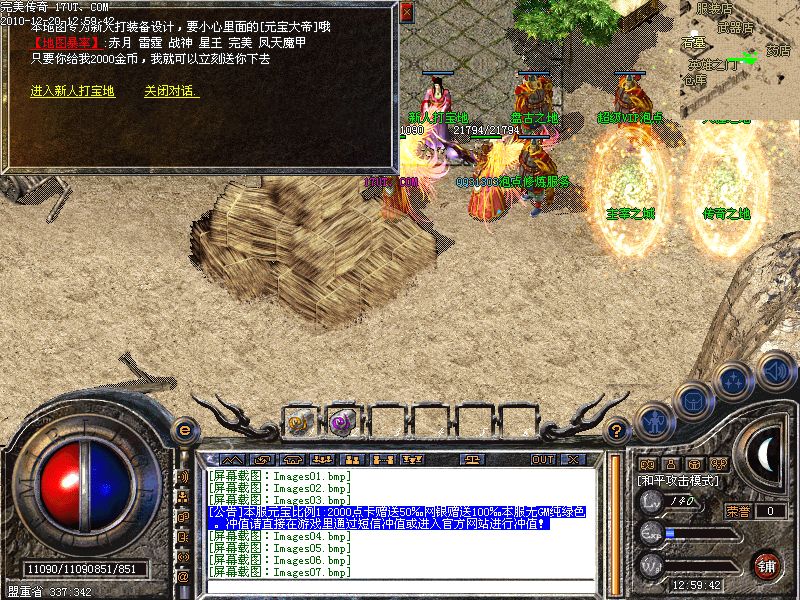The image size is (800, 600).
Task: Toggle the sound speaker button
Action: coord(776,371)
